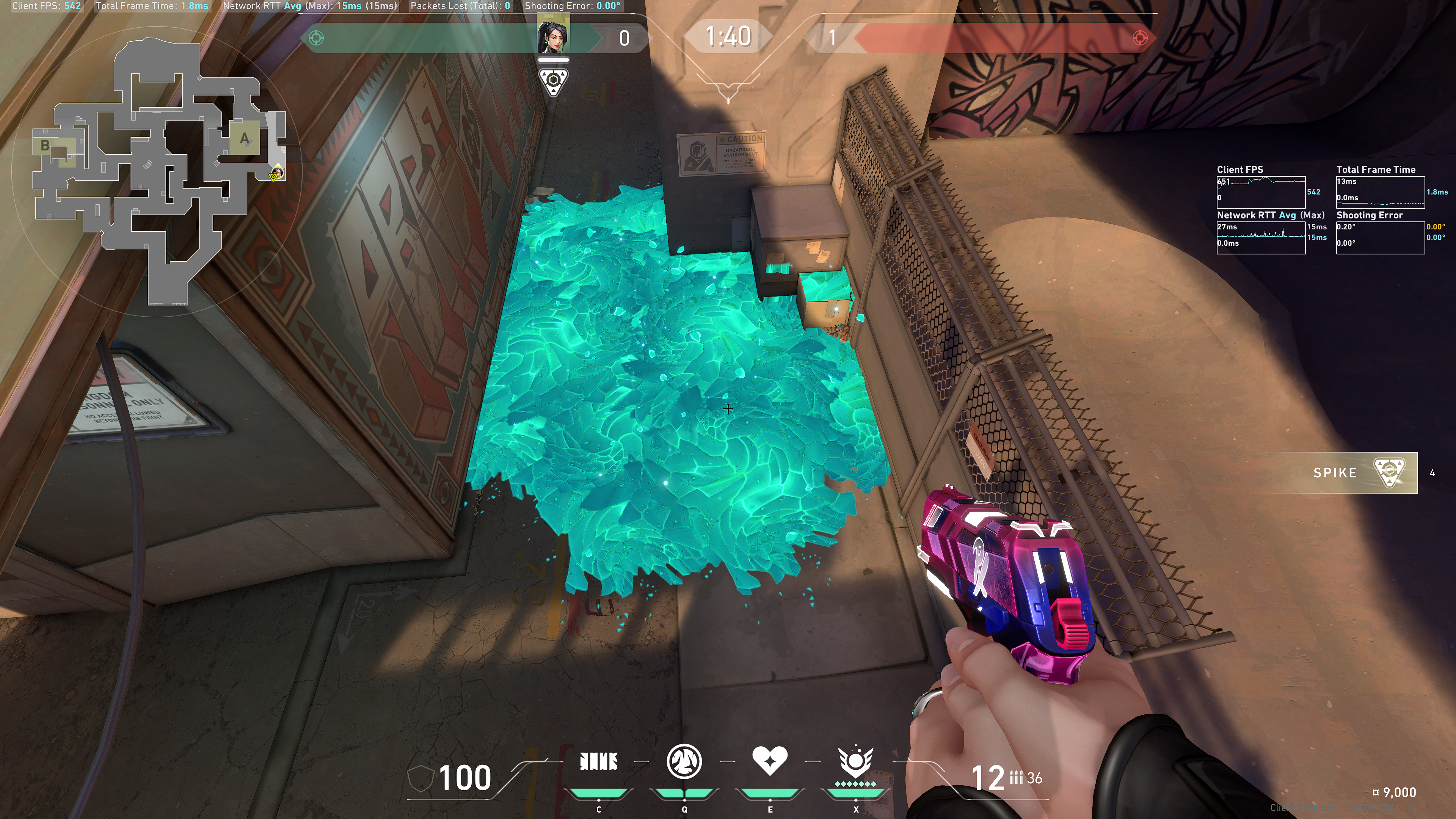1456x819 pixels.
Task: Click the spike carrier icon below the portrait
Action: [x=553, y=81]
